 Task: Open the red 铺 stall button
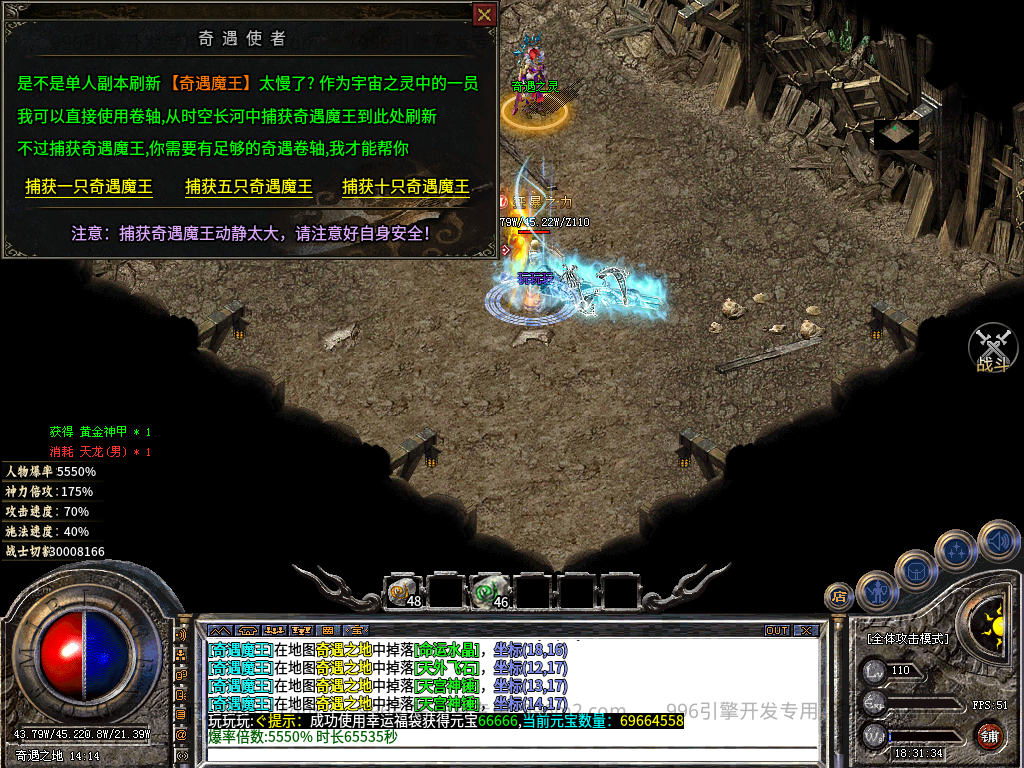click(x=990, y=738)
